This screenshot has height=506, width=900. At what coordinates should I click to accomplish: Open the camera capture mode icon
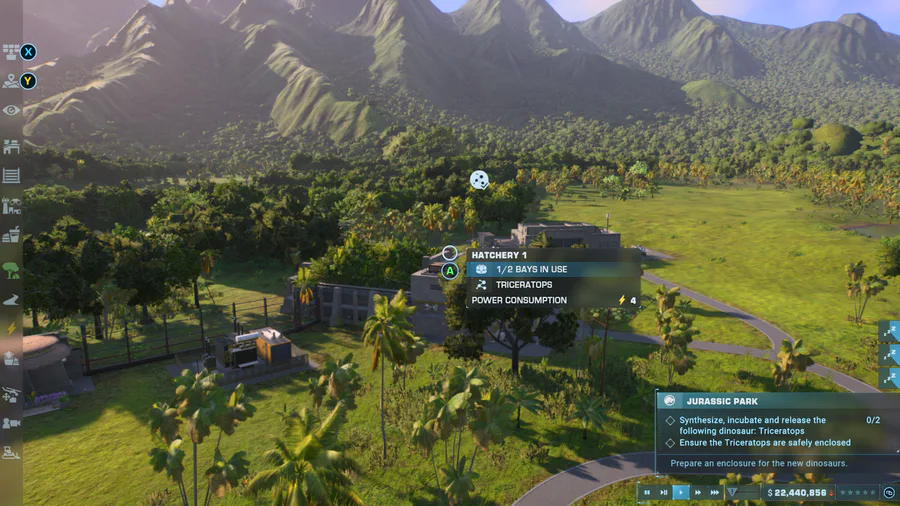(12, 423)
